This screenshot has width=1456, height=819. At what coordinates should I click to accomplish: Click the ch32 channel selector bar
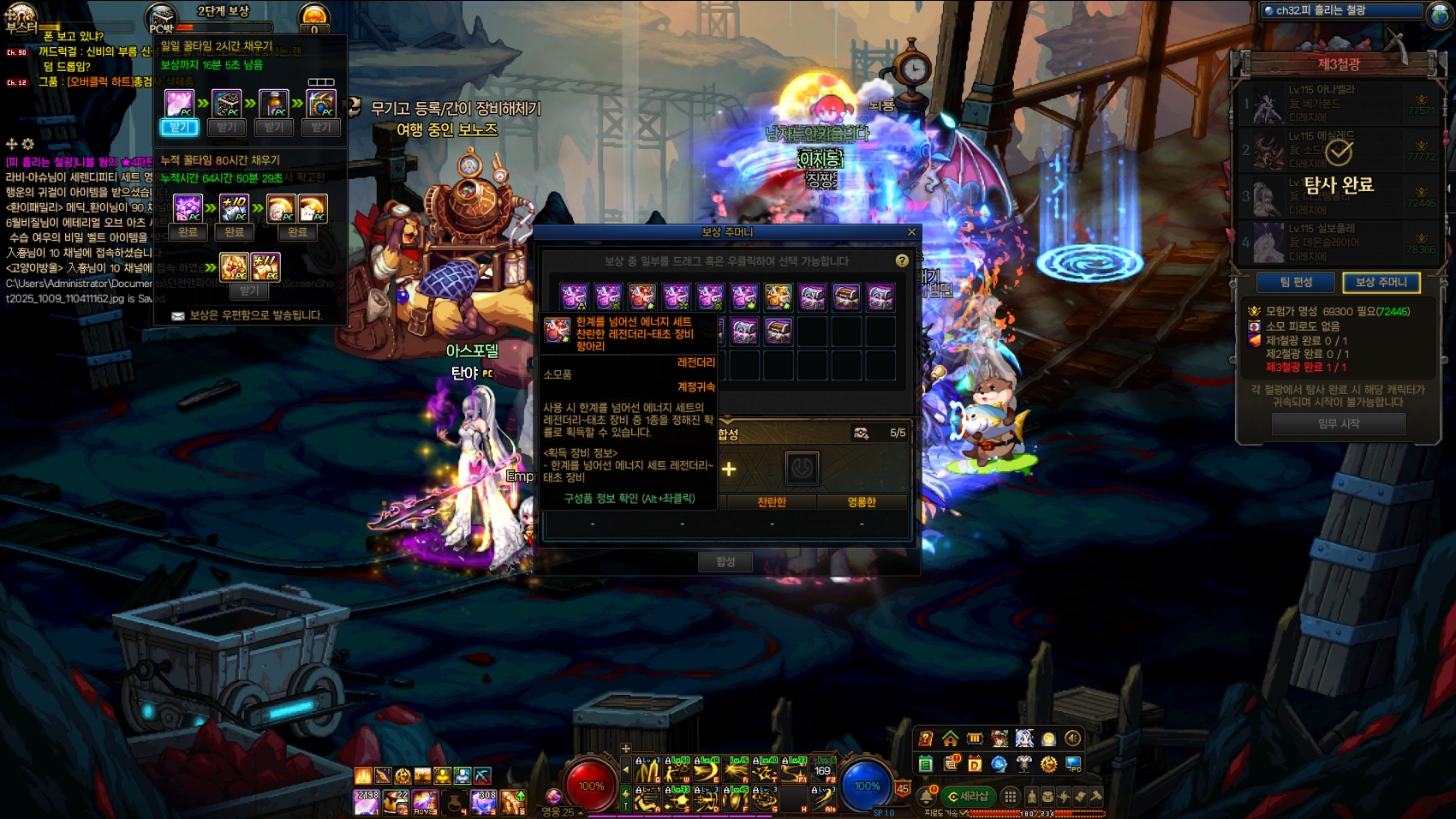pos(1341,11)
